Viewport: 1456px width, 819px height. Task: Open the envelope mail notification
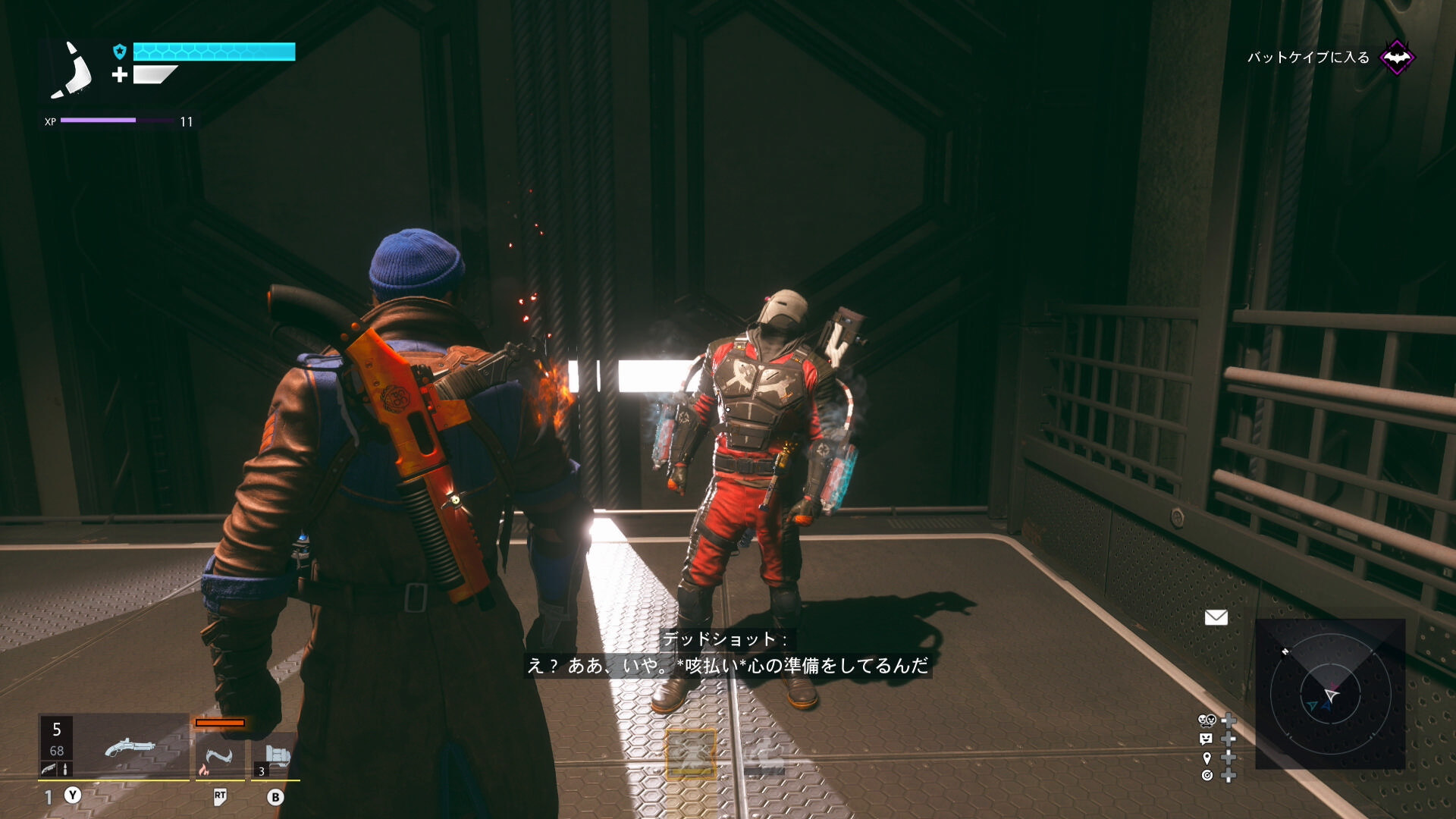(1216, 617)
